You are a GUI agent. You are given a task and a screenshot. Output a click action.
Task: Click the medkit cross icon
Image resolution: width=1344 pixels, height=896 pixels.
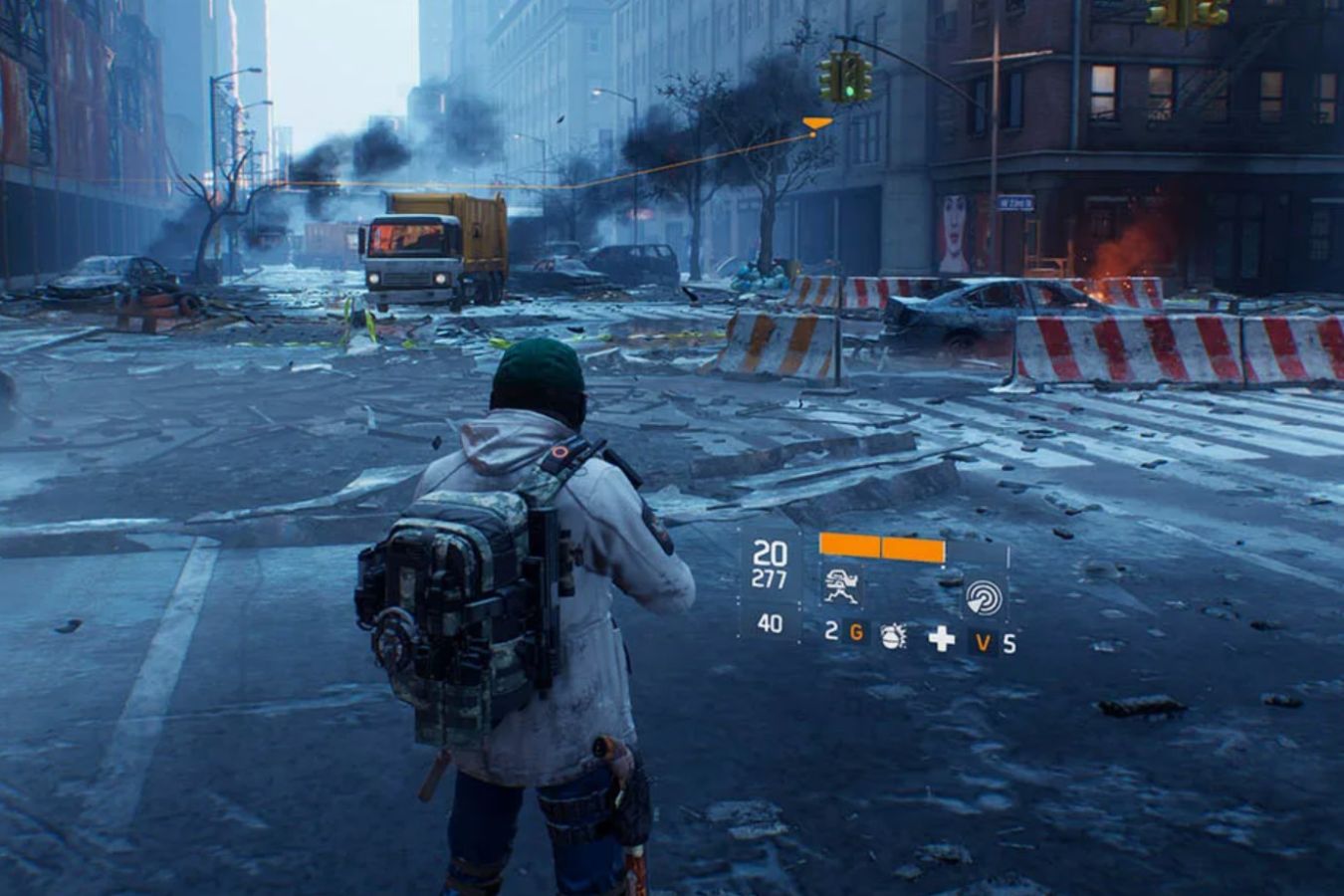tap(940, 639)
